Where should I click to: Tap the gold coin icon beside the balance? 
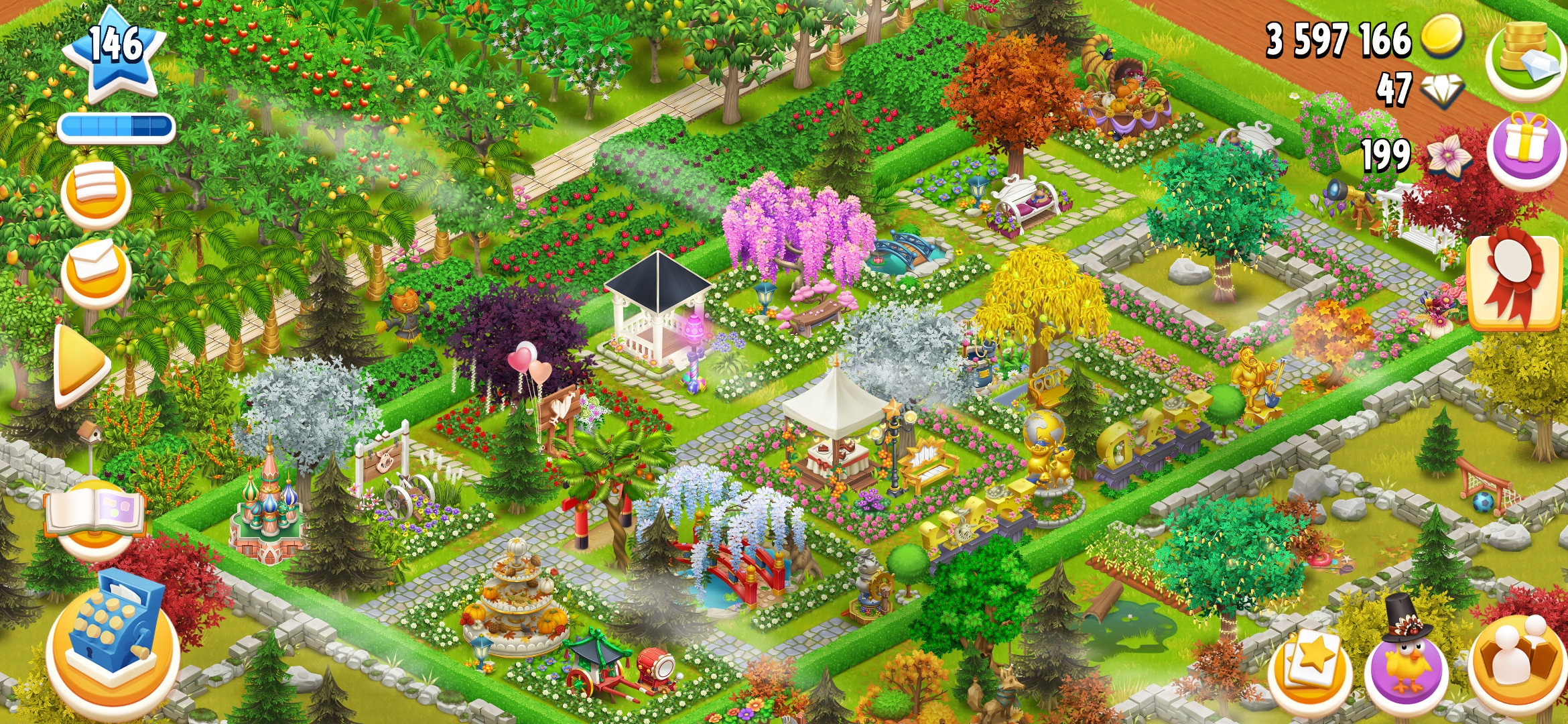pyautogui.click(x=1442, y=38)
